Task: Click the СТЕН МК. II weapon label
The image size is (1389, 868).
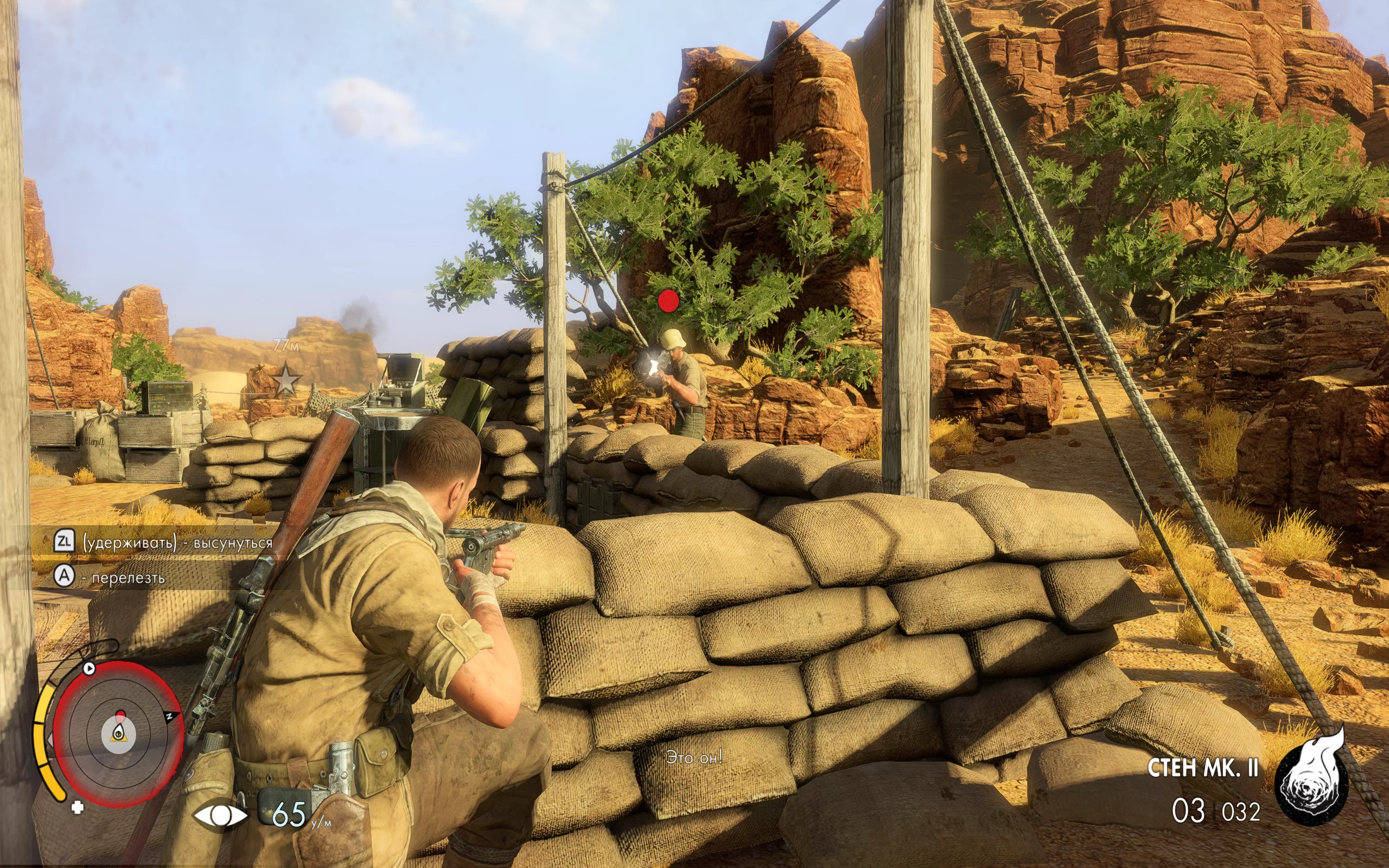Action: tap(1202, 768)
